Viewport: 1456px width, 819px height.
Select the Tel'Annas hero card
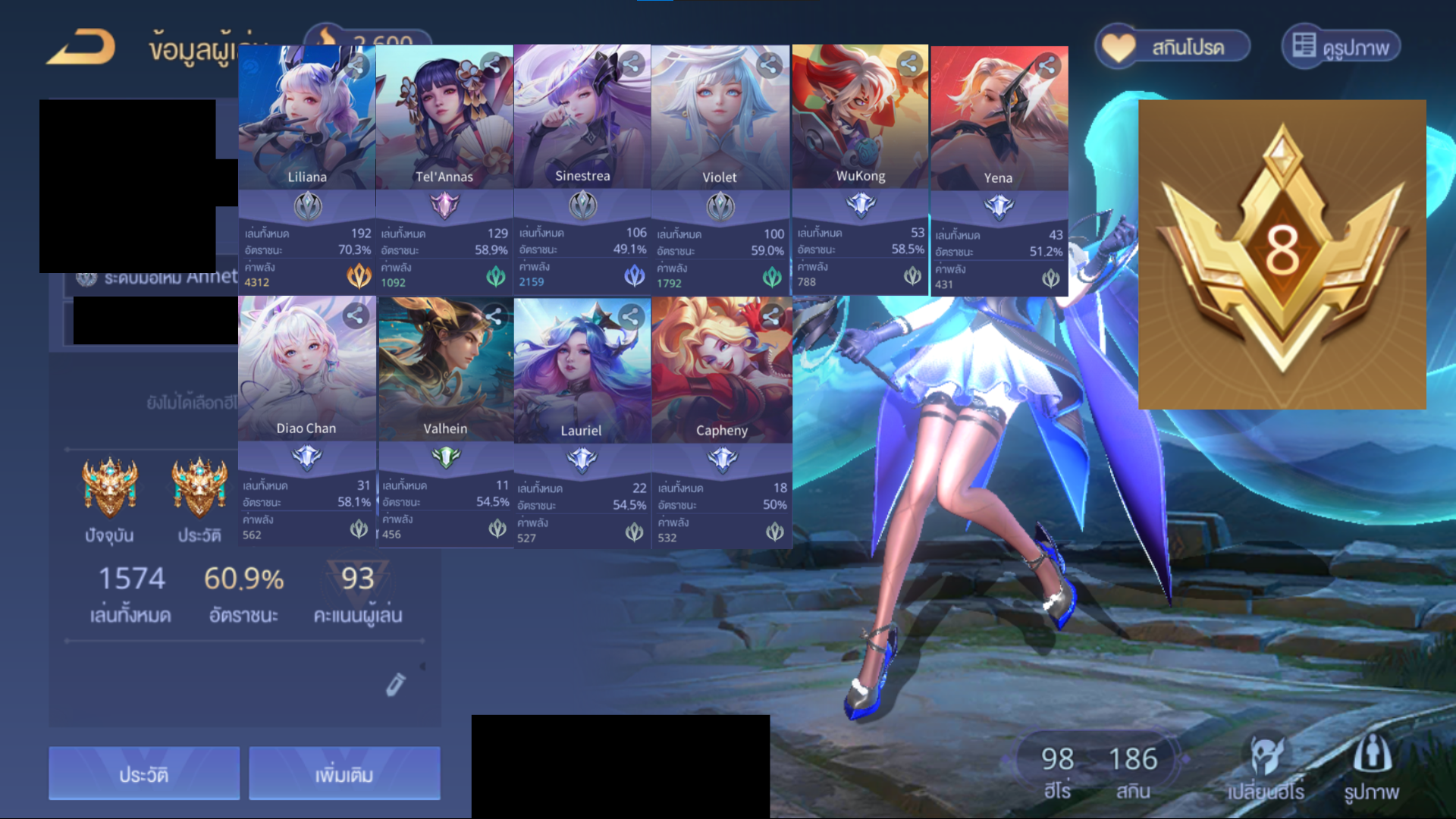[x=444, y=121]
